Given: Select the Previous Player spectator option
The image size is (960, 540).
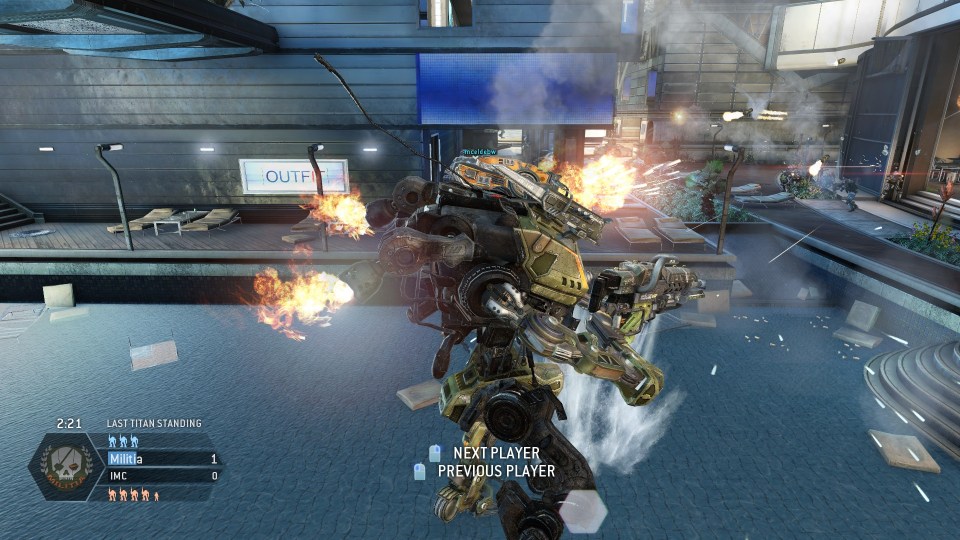Looking at the screenshot, I should [495, 470].
